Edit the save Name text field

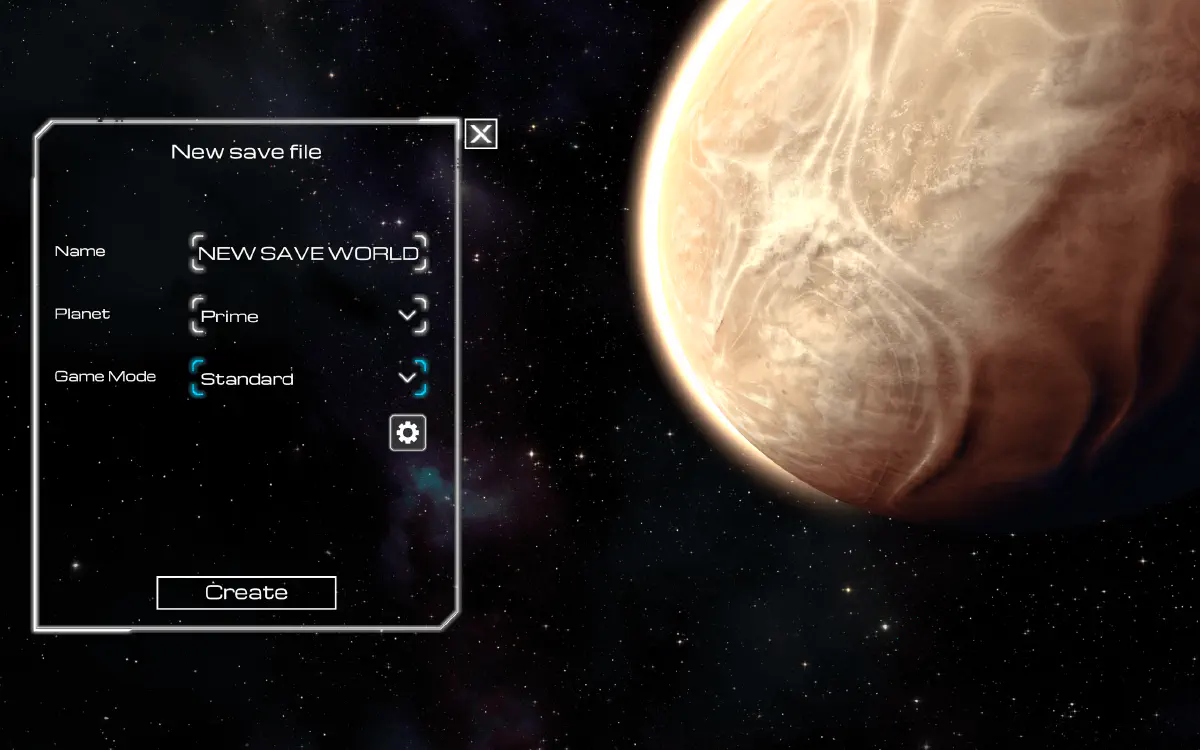tap(308, 253)
